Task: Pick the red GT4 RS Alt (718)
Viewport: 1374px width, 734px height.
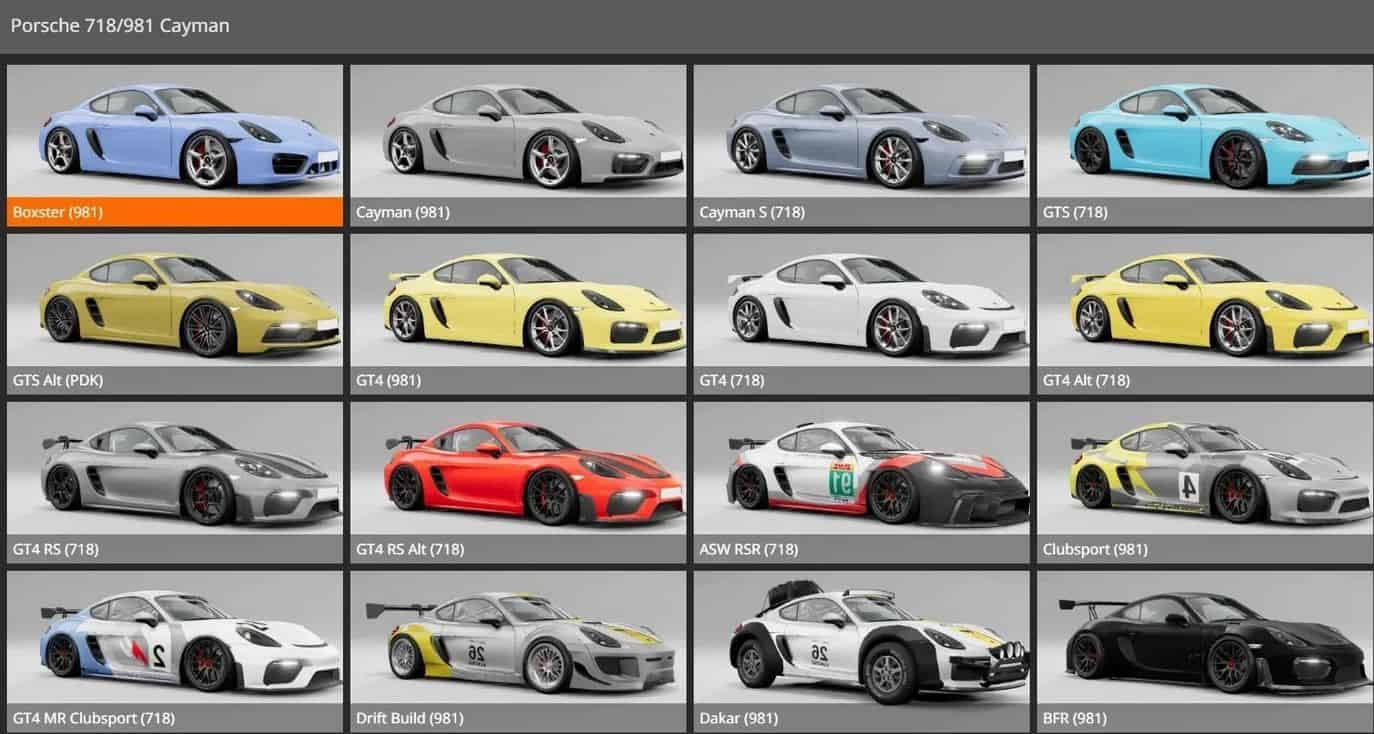Action: point(518,482)
